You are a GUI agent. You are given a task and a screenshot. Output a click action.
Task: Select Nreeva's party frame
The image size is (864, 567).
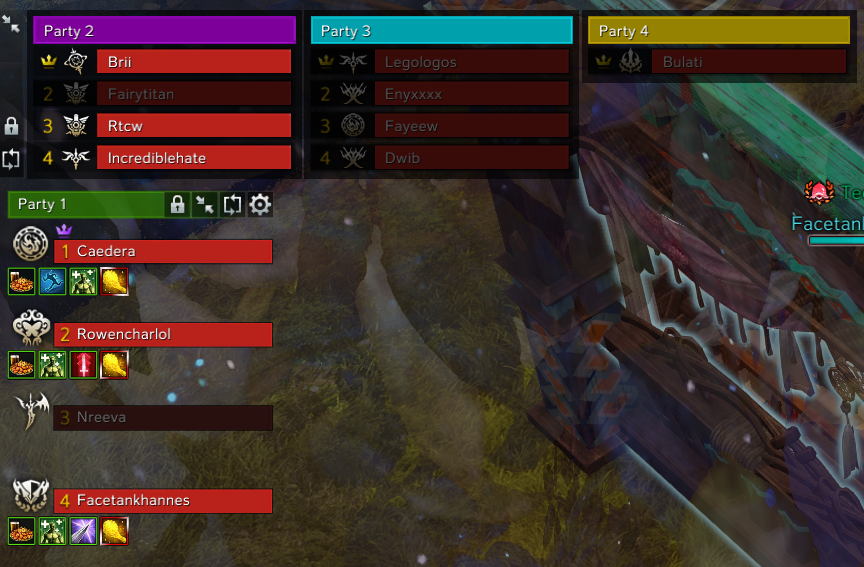[163, 418]
